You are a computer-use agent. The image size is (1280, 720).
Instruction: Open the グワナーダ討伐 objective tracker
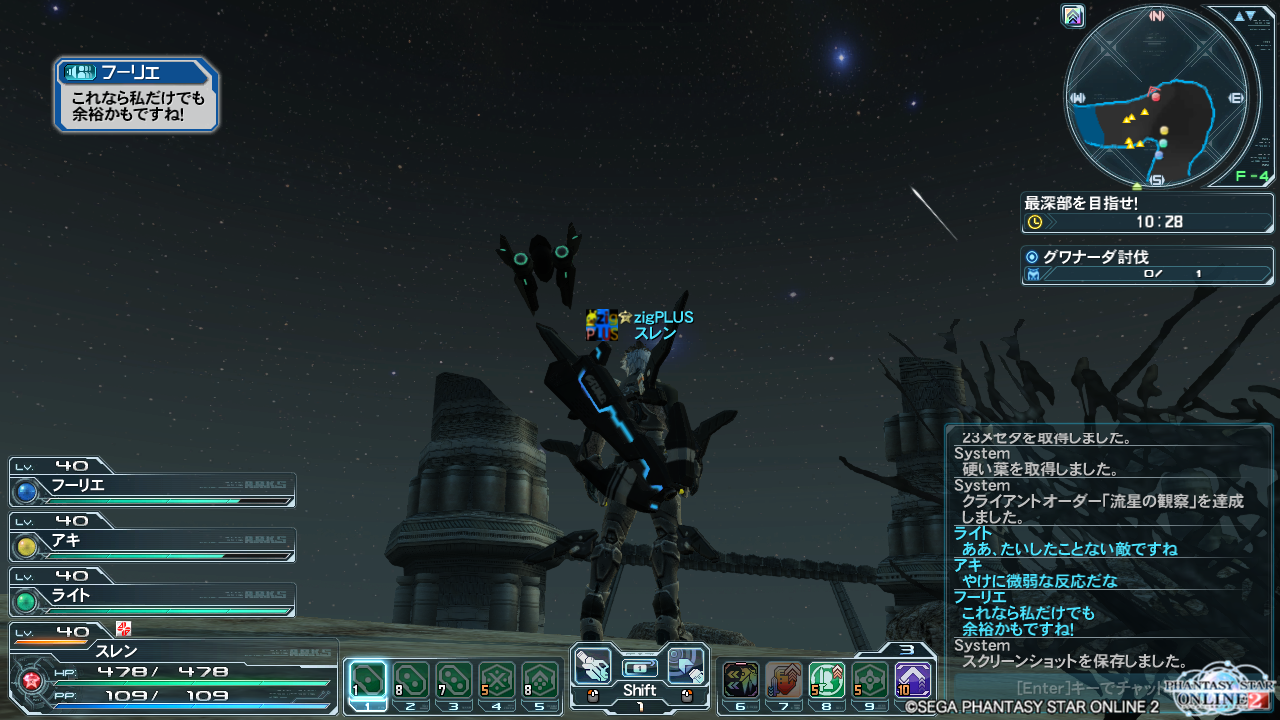click(x=1147, y=265)
